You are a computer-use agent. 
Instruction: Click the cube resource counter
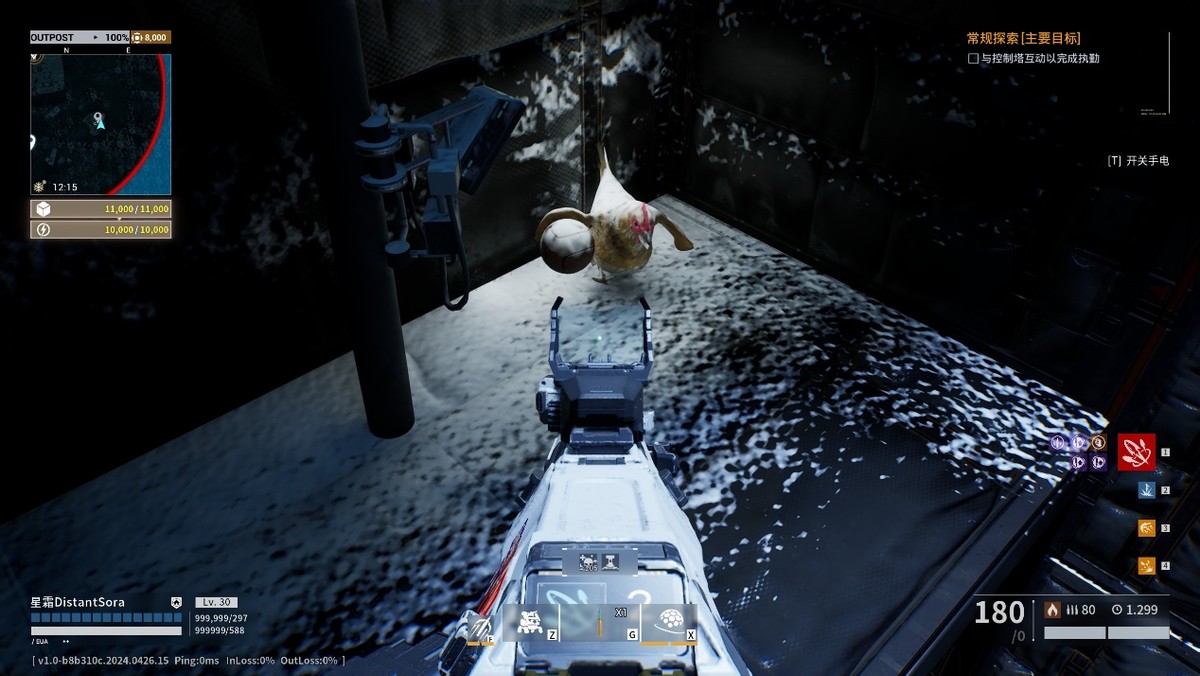pos(100,209)
